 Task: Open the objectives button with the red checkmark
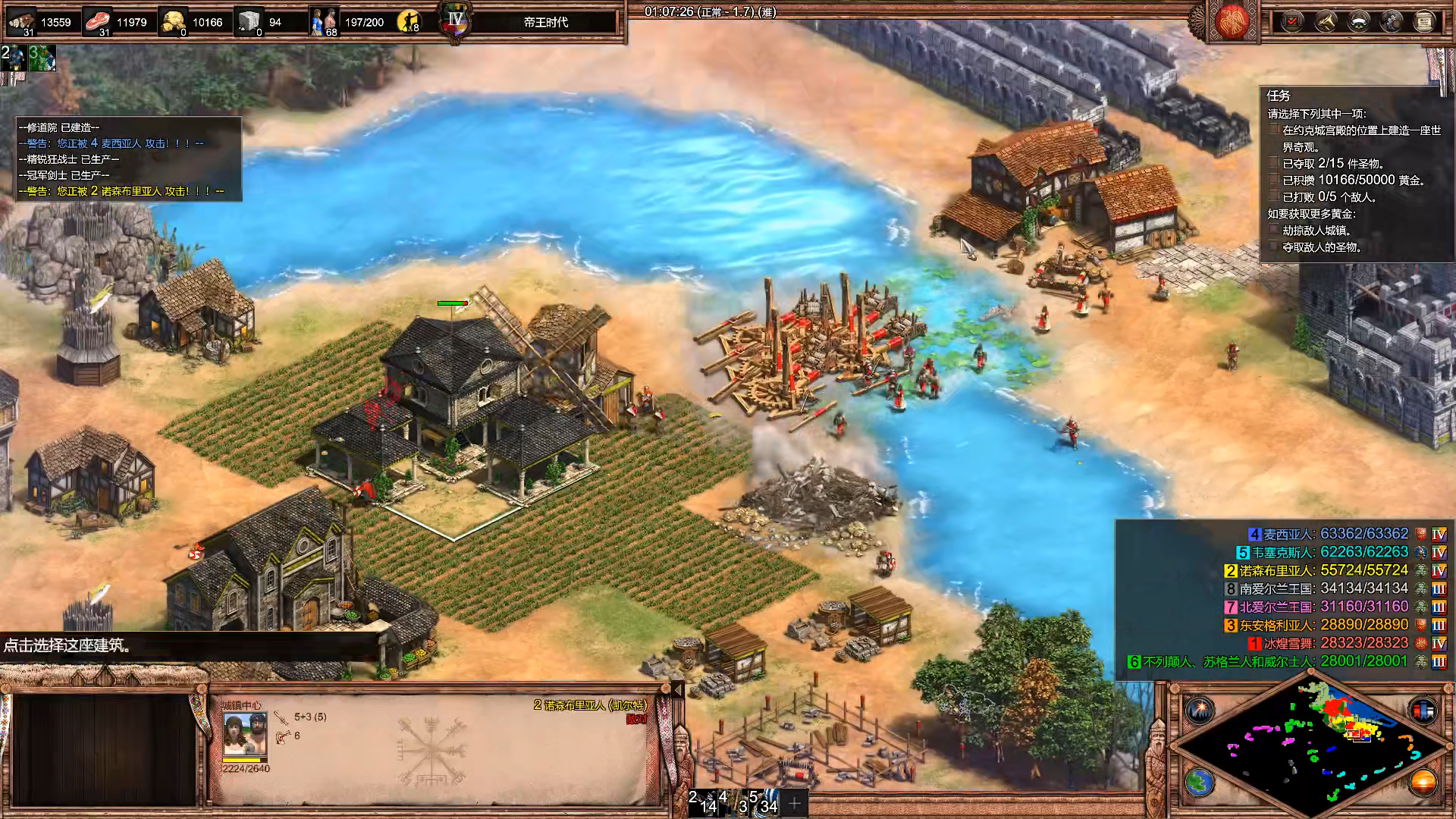pyautogui.click(x=1292, y=21)
